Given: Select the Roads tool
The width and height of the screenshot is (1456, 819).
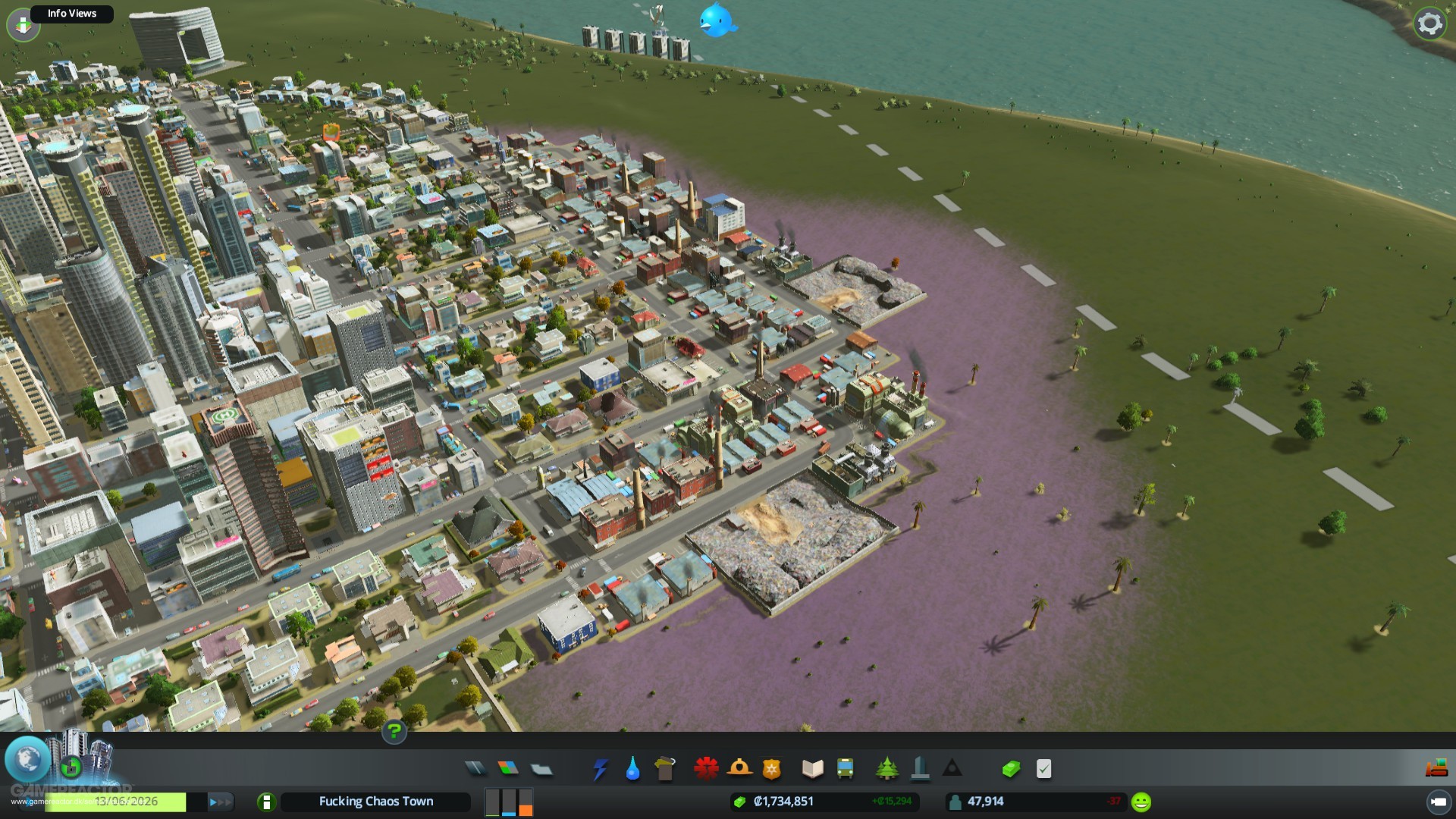Looking at the screenshot, I should 474,767.
